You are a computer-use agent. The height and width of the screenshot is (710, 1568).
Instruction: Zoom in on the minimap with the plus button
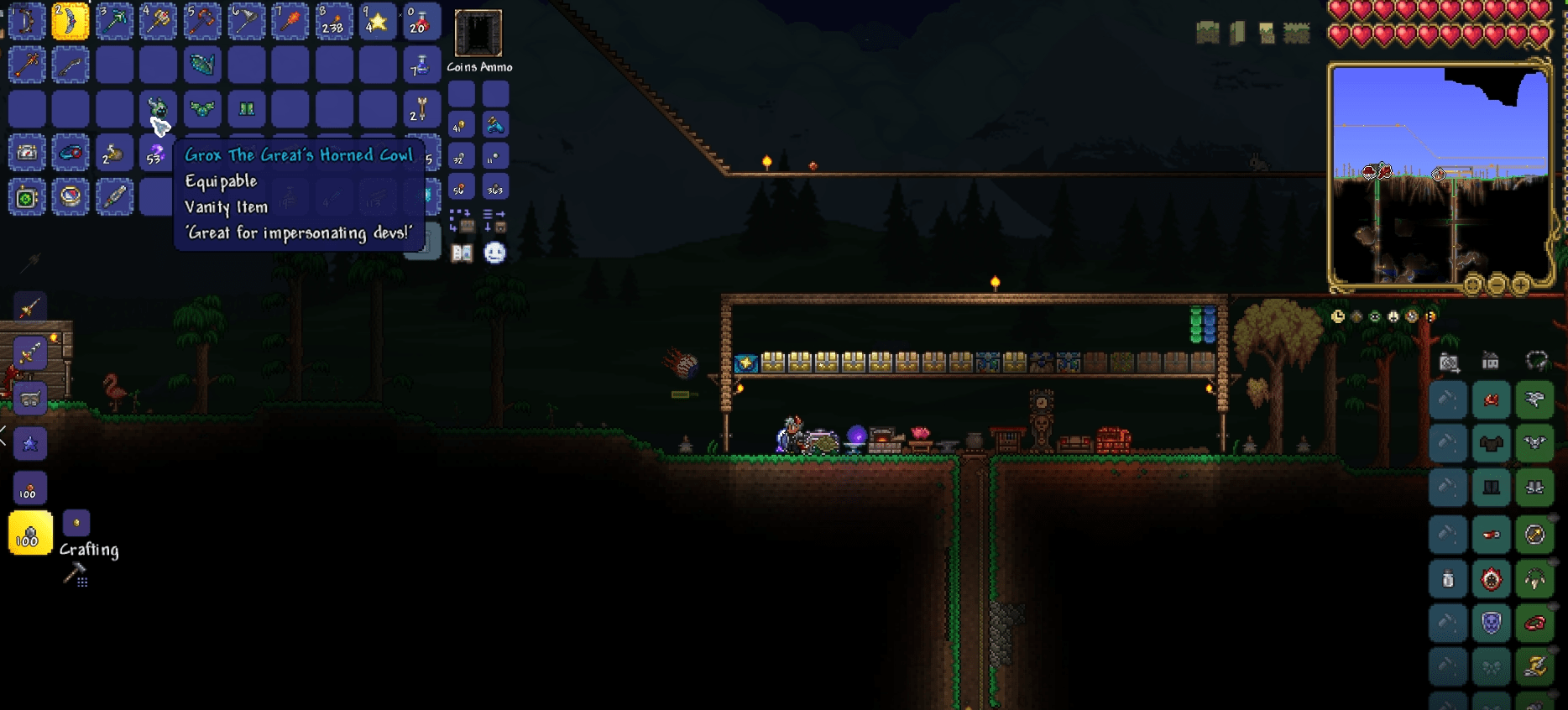[x=1521, y=285]
